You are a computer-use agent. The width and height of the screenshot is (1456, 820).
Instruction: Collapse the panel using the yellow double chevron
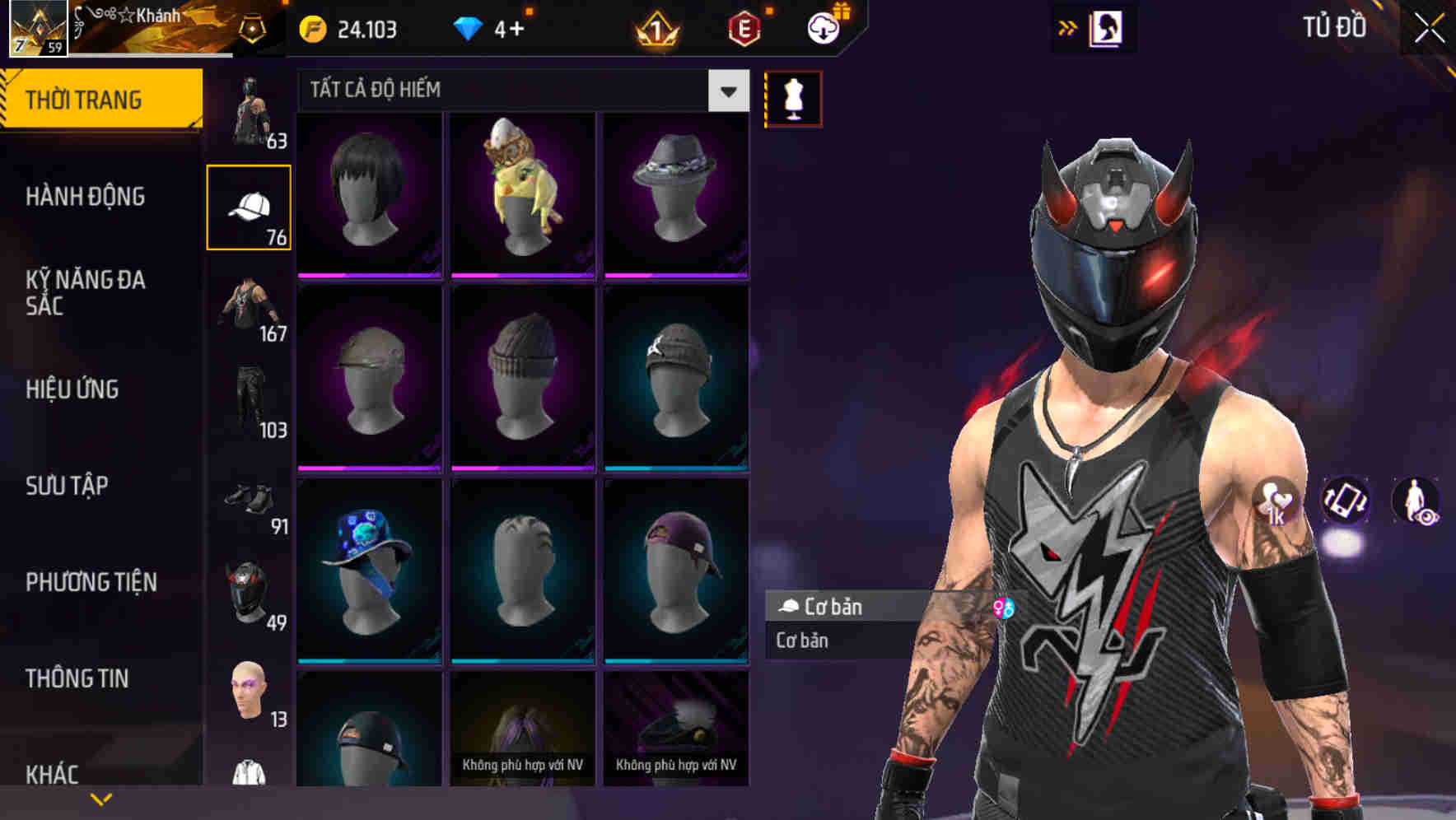point(1068,27)
